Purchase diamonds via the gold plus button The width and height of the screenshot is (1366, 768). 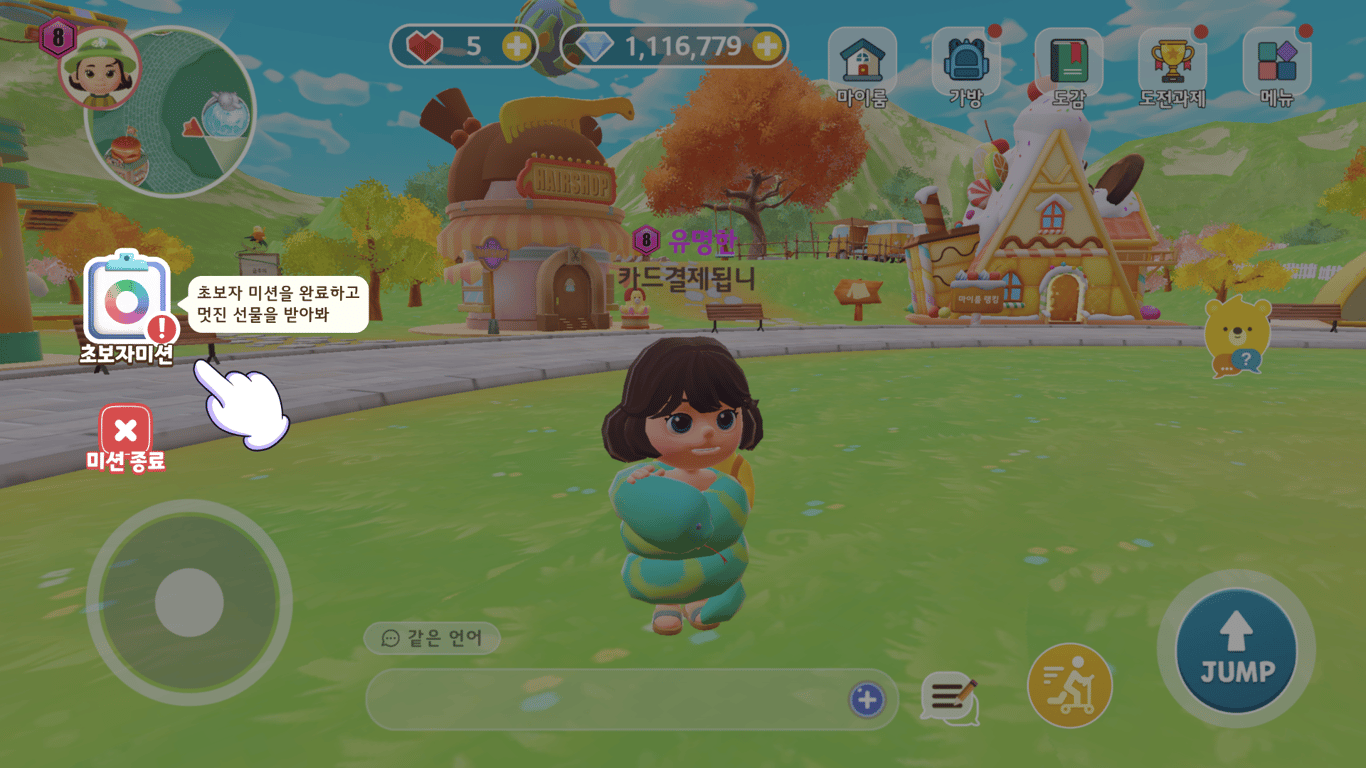point(768,46)
